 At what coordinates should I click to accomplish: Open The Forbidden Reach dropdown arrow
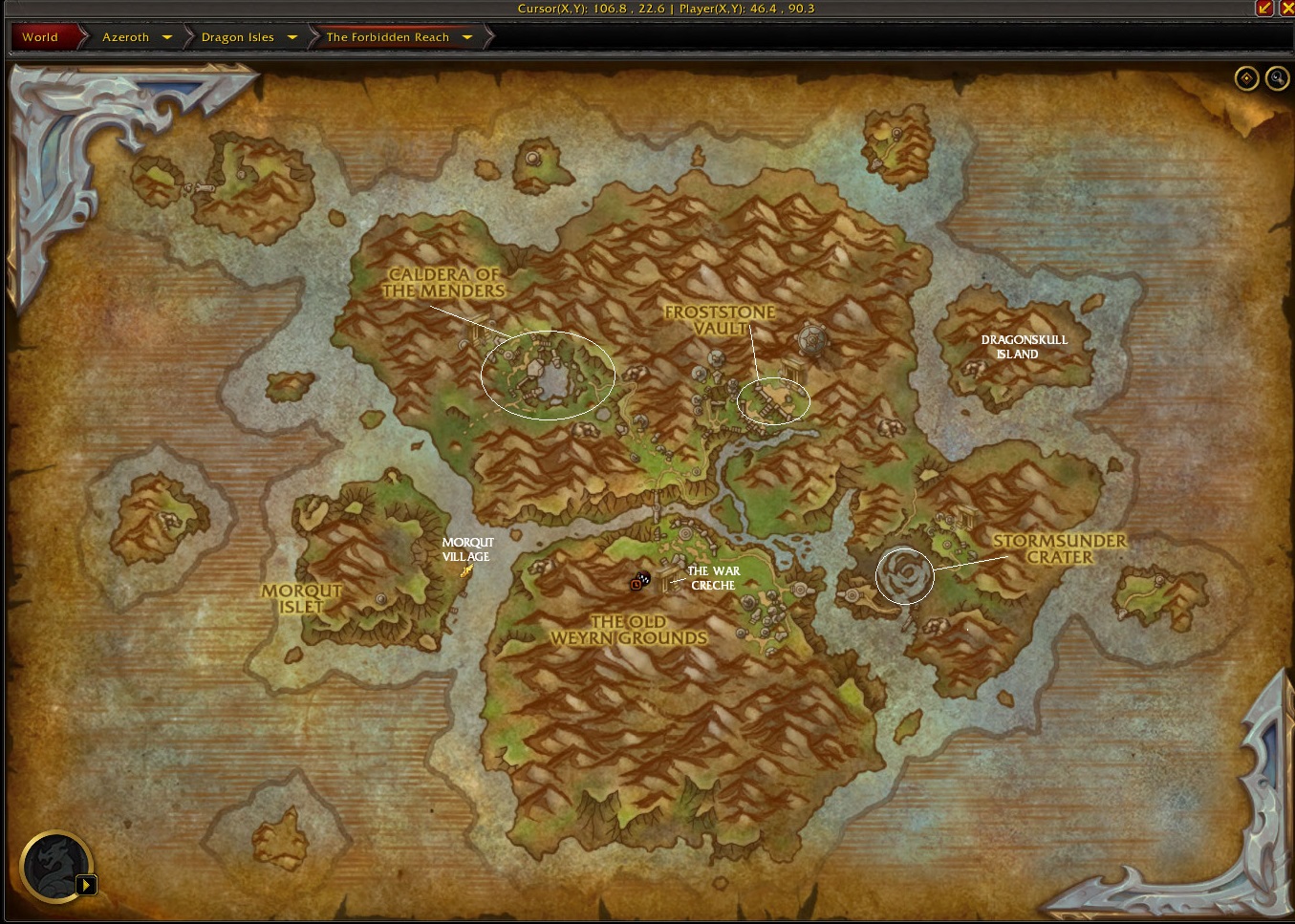coord(467,37)
